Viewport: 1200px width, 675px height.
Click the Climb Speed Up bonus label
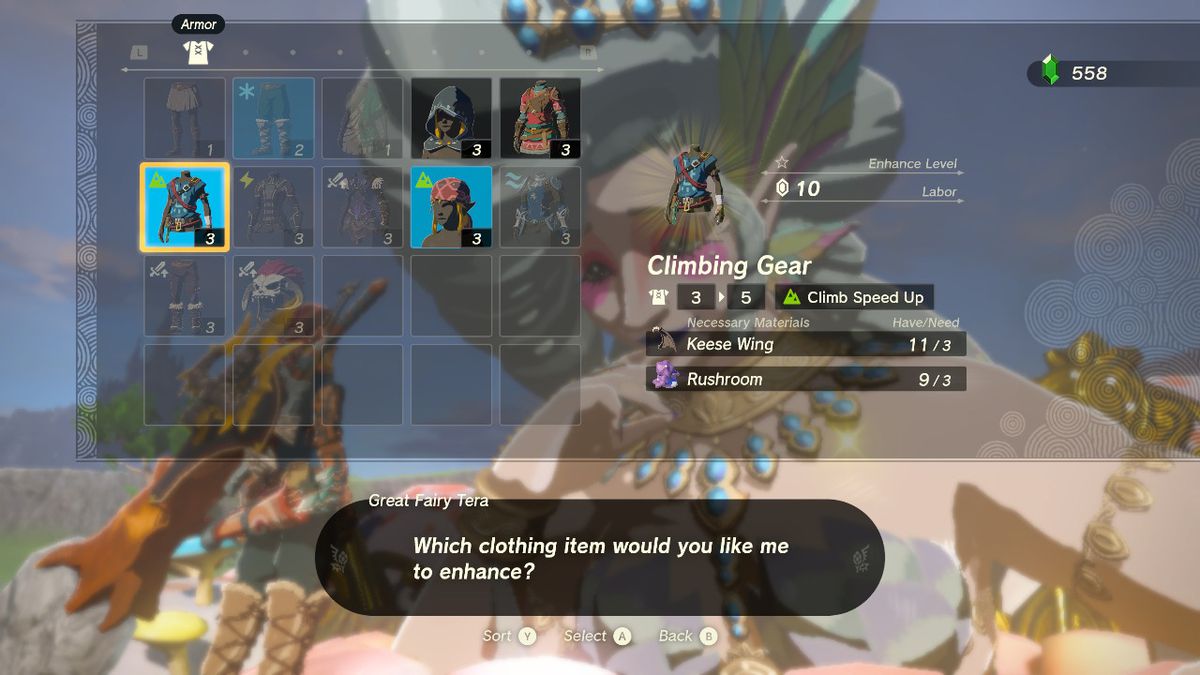854,297
